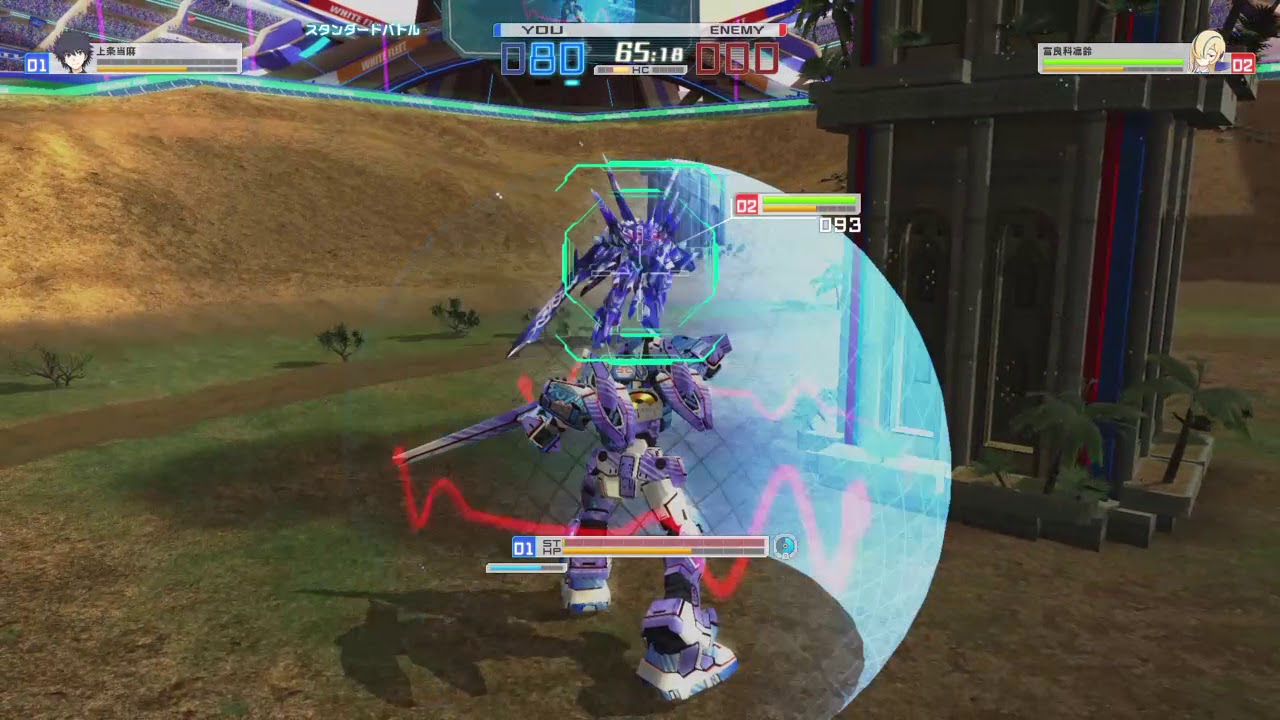
Task: Toggle the blue boost gauge below the HP bar
Action: [523, 566]
